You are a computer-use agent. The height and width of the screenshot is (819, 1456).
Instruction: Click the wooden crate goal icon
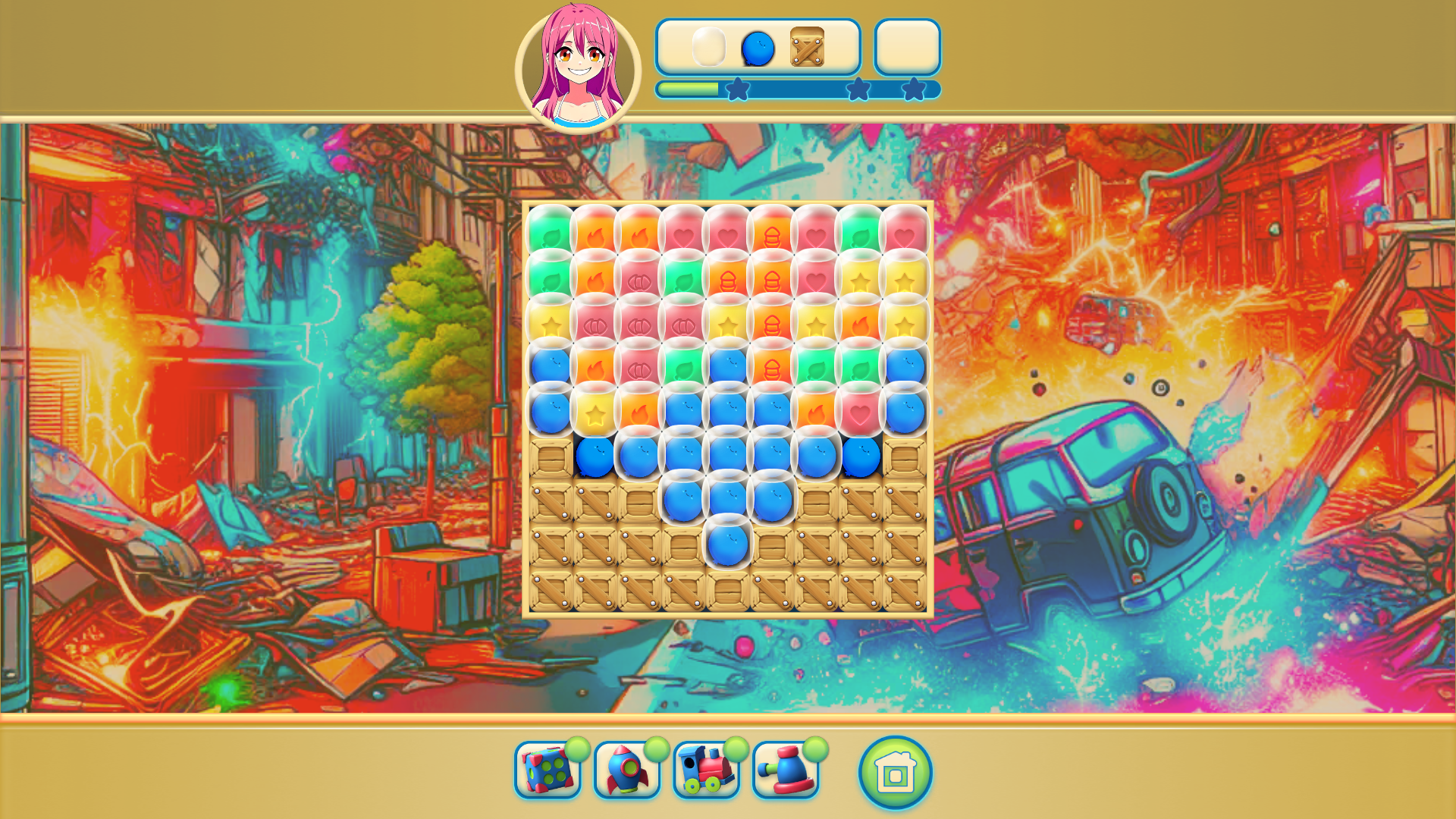tap(808, 48)
